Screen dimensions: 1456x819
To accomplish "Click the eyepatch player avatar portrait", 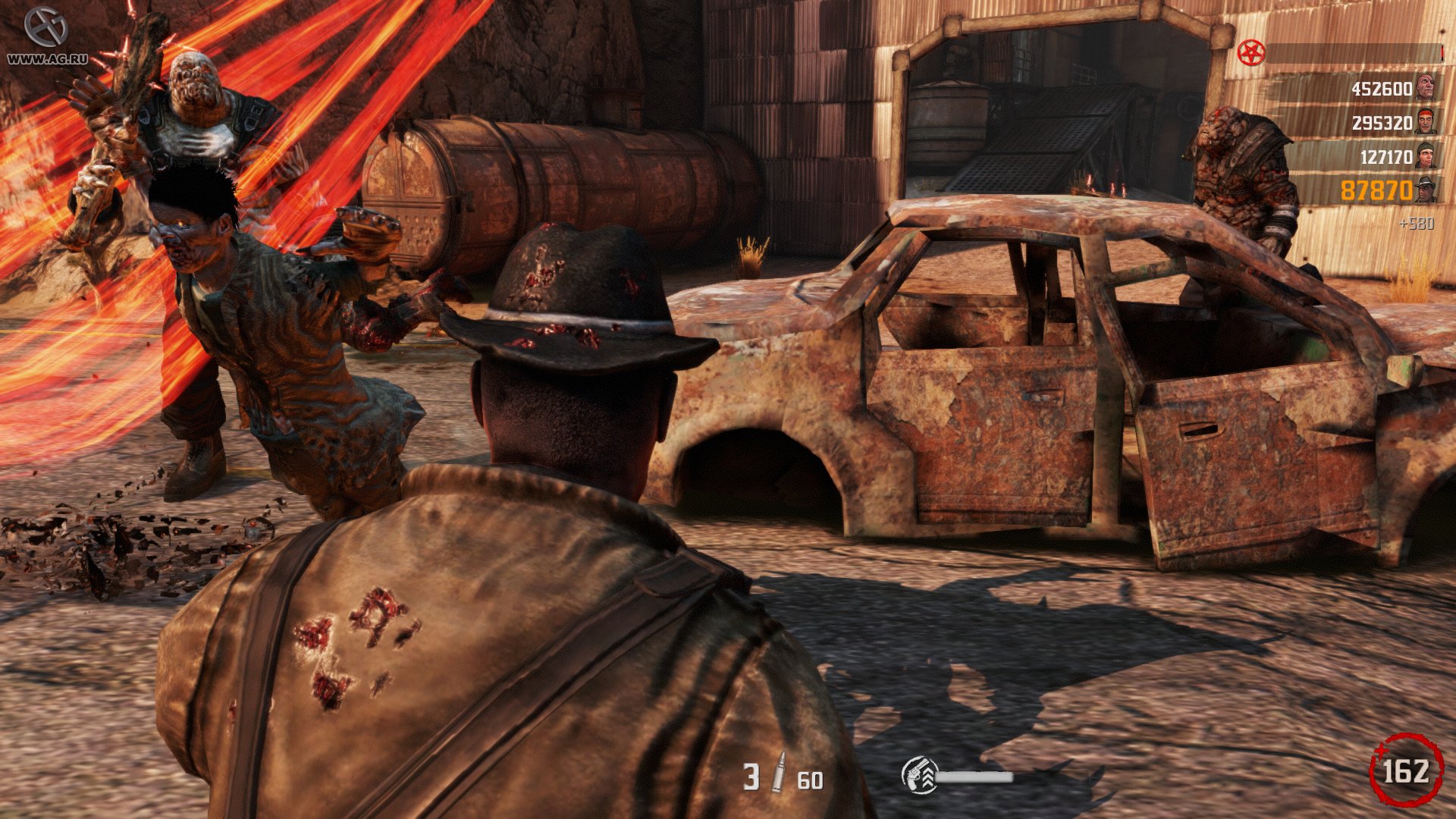I will 1426,87.
